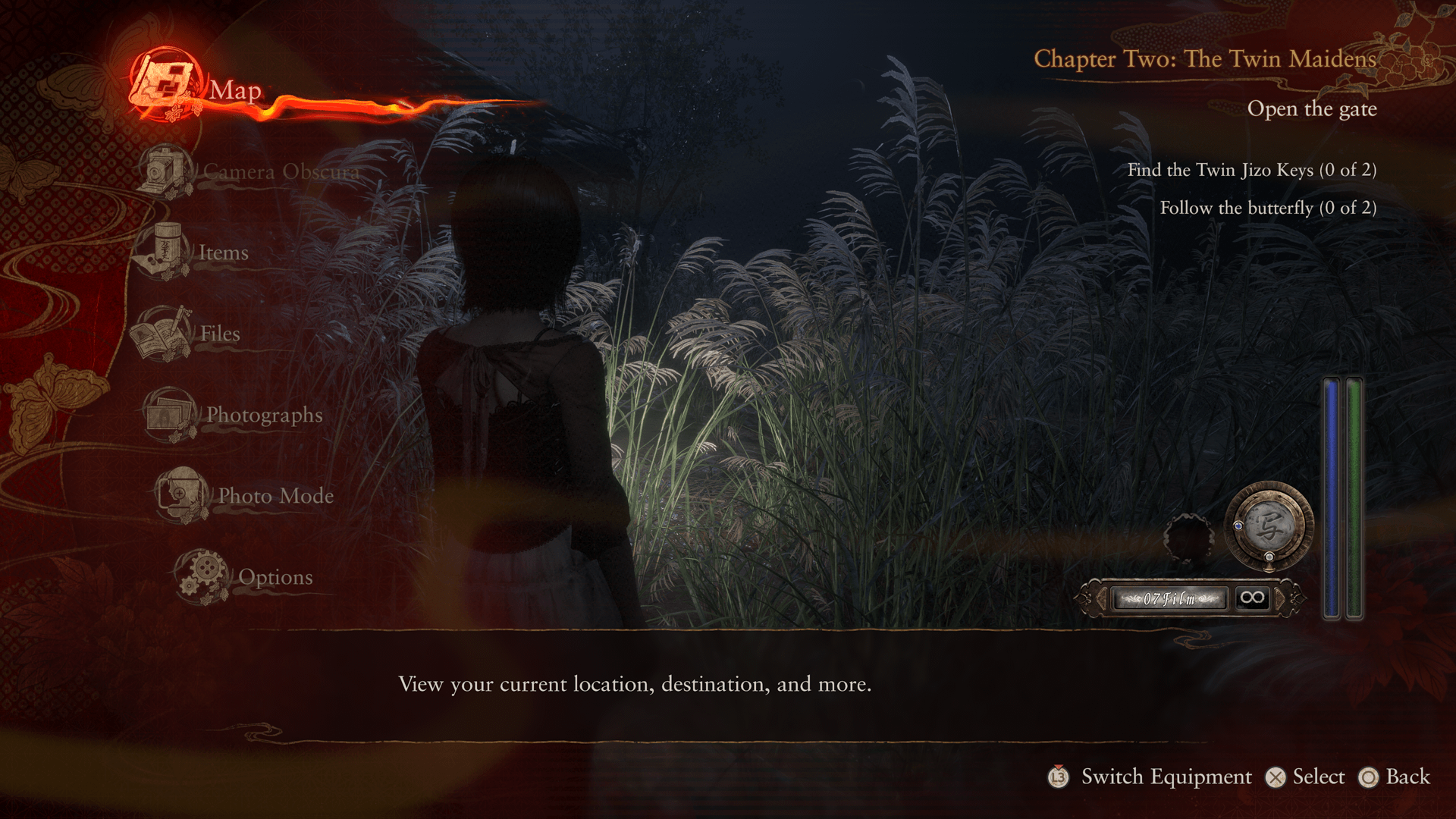1456x819 pixels.
Task: Choose the Files menu entry
Action: [x=219, y=334]
